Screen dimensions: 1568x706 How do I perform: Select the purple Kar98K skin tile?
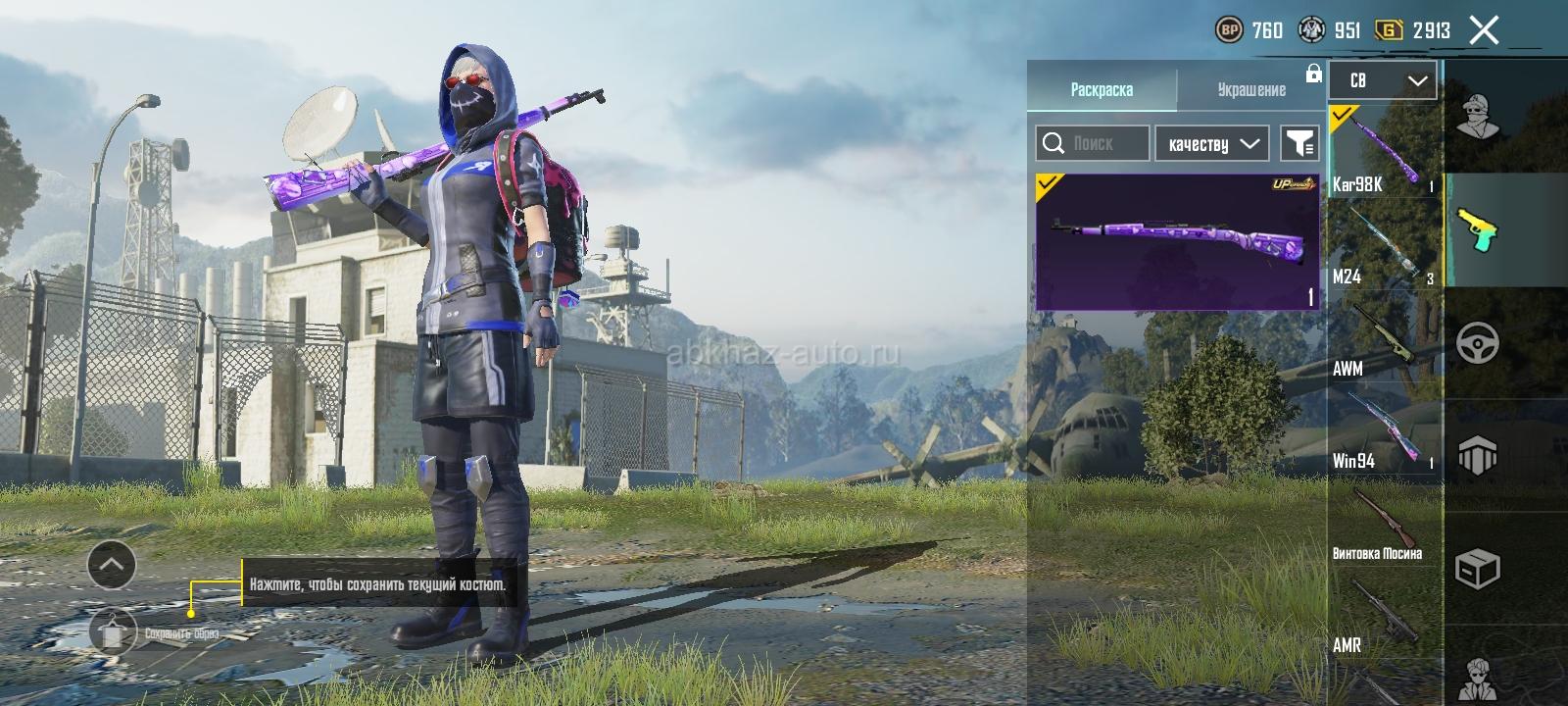point(1177,241)
